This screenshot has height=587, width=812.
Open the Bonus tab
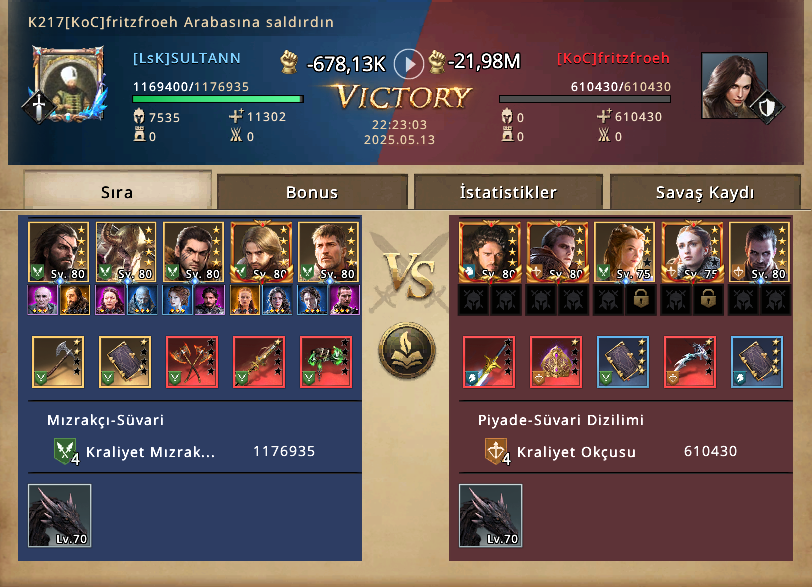(x=312, y=192)
